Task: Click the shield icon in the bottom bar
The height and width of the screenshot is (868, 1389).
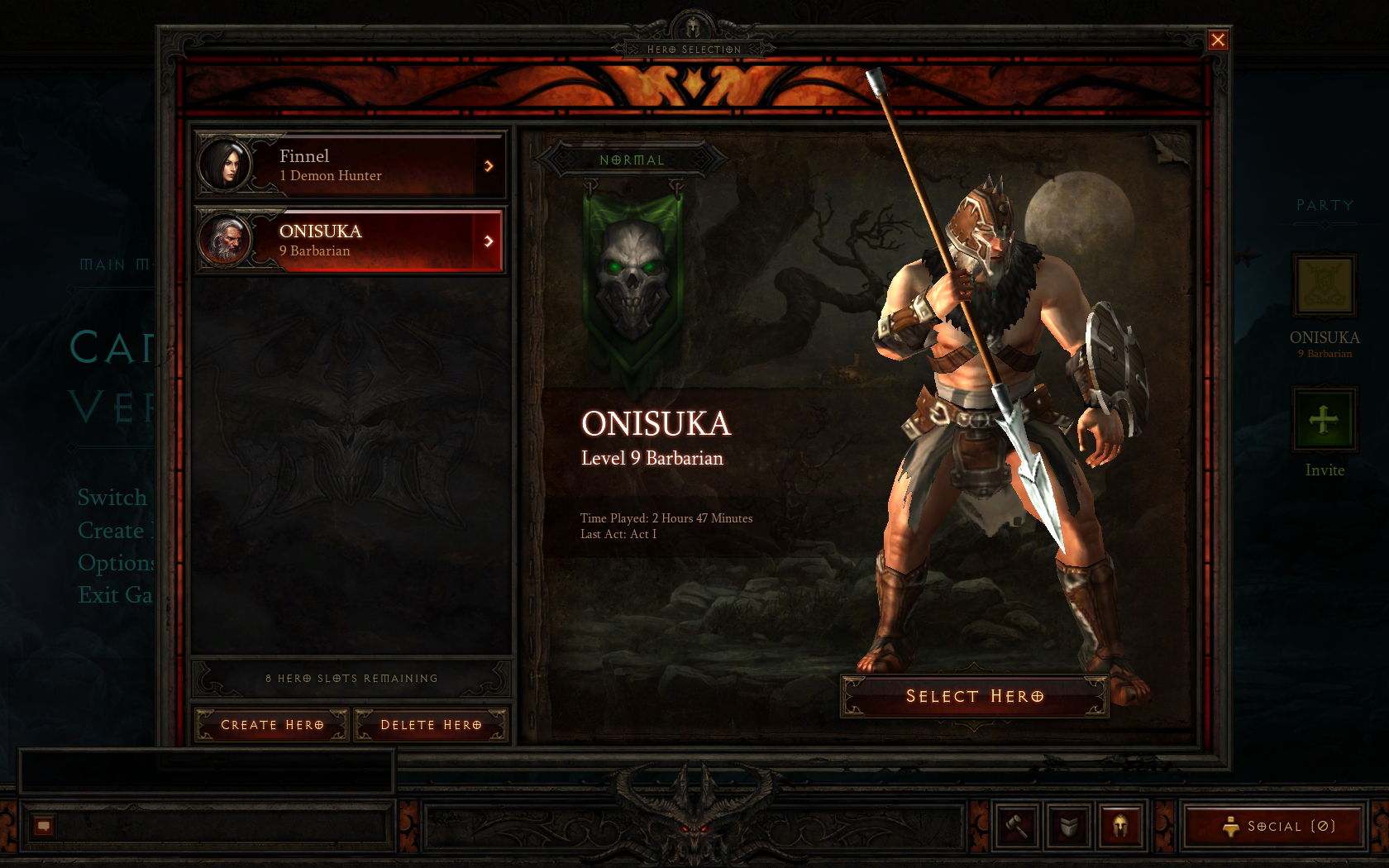Action: click(x=1068, y=826)
